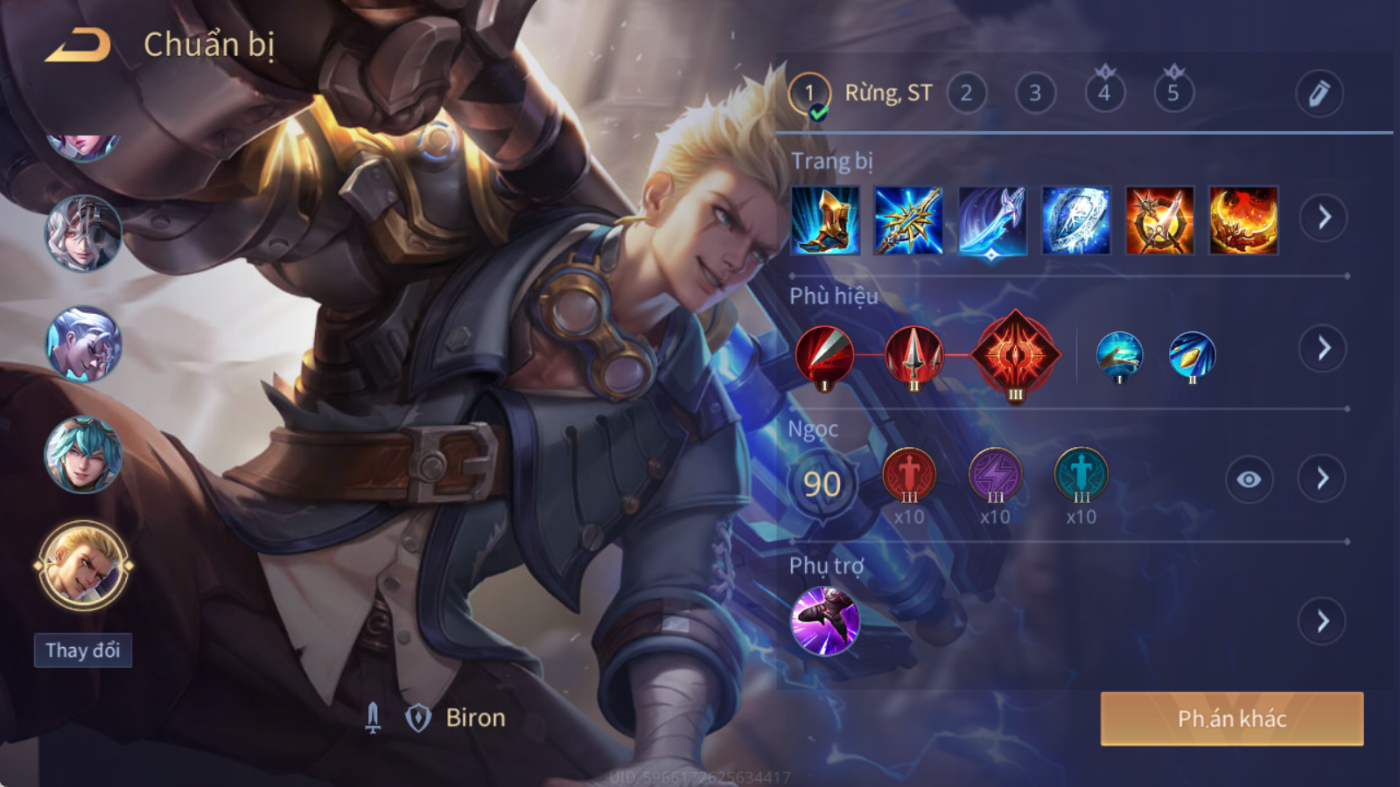Select the purple lightning rune icon

(995, 475)
